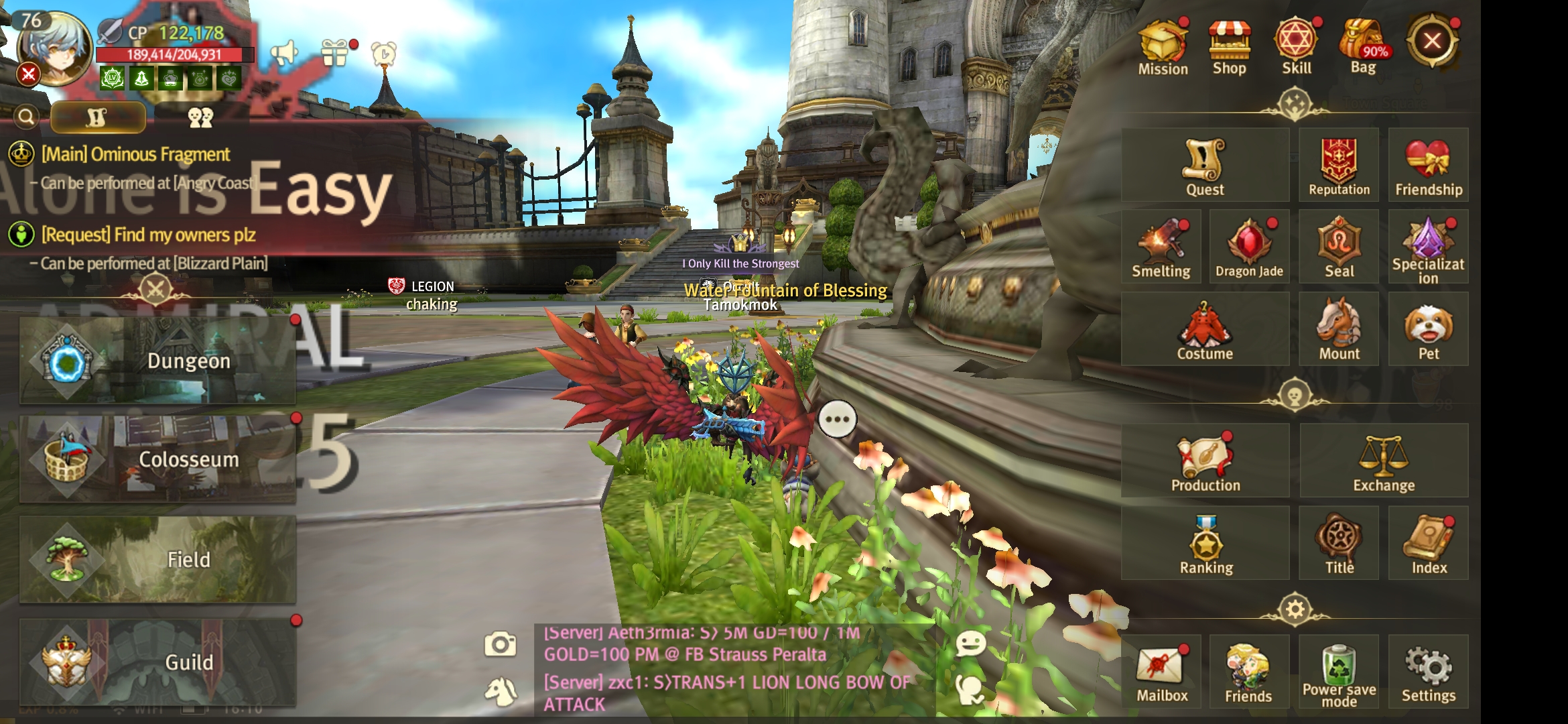Viewport: 1568px width, 724px height.
Task: Enter the Dungeon menu
Action: 157,361
